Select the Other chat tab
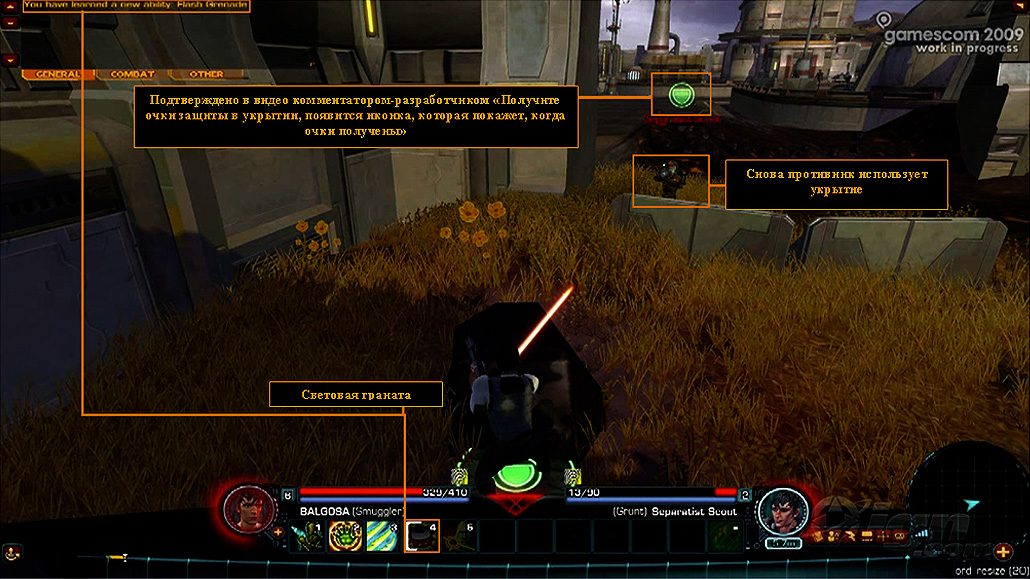1030x579 pixels. (207, 74)
